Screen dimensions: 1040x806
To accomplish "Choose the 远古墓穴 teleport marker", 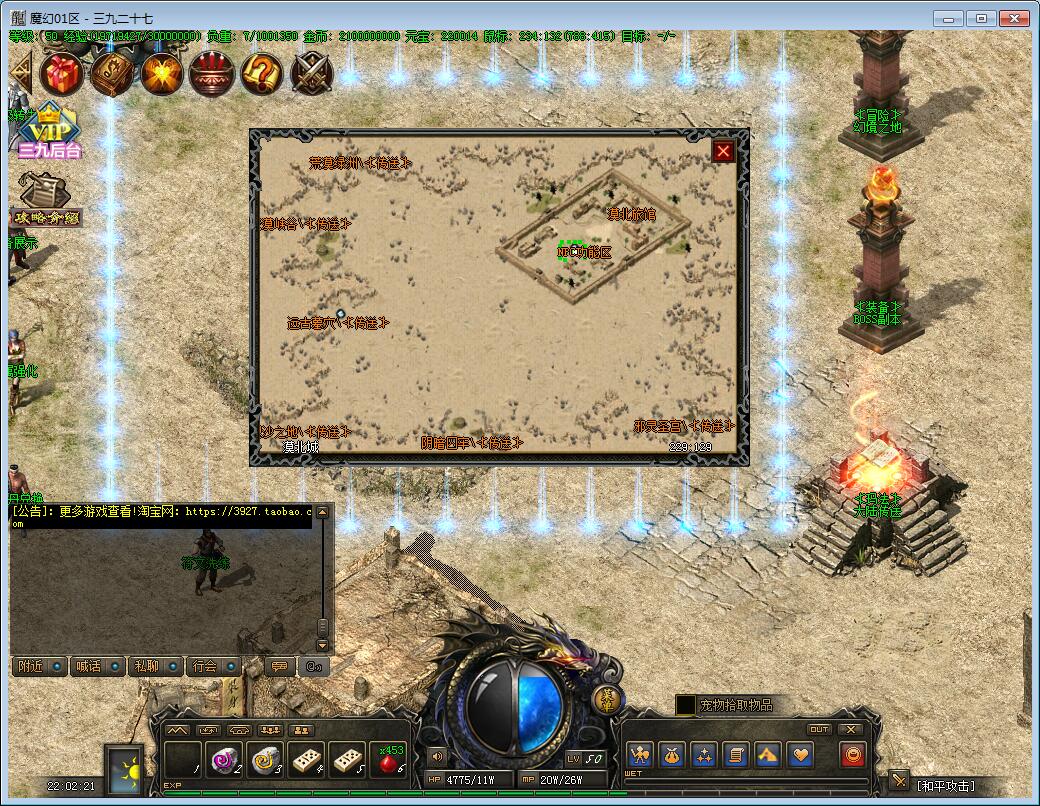I will pyautogui.click(x=337, y=322).
